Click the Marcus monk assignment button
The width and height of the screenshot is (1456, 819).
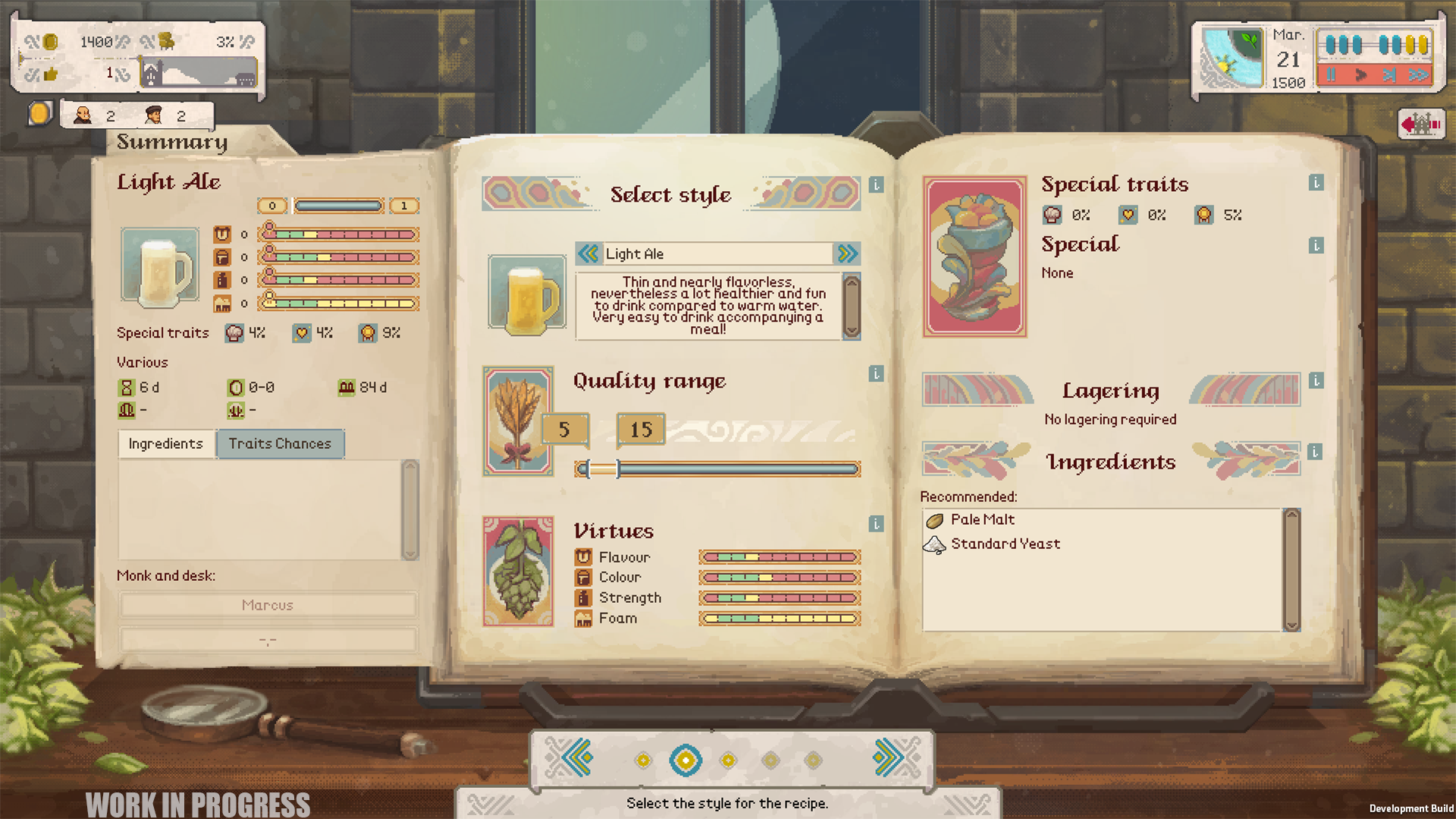click(x=267, y=604)
